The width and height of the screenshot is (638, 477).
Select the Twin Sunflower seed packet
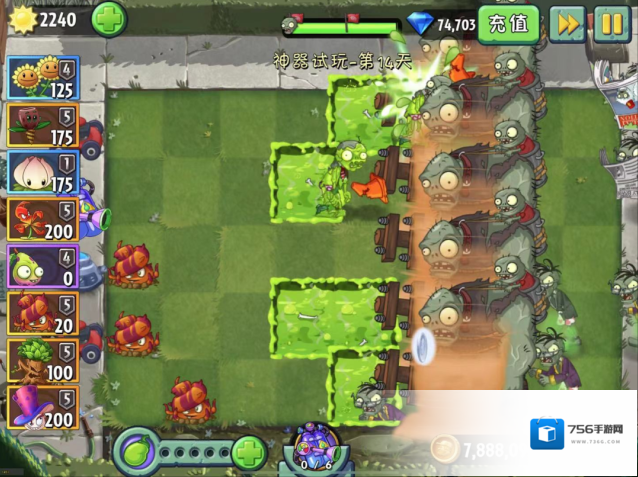tap(43, 77)
